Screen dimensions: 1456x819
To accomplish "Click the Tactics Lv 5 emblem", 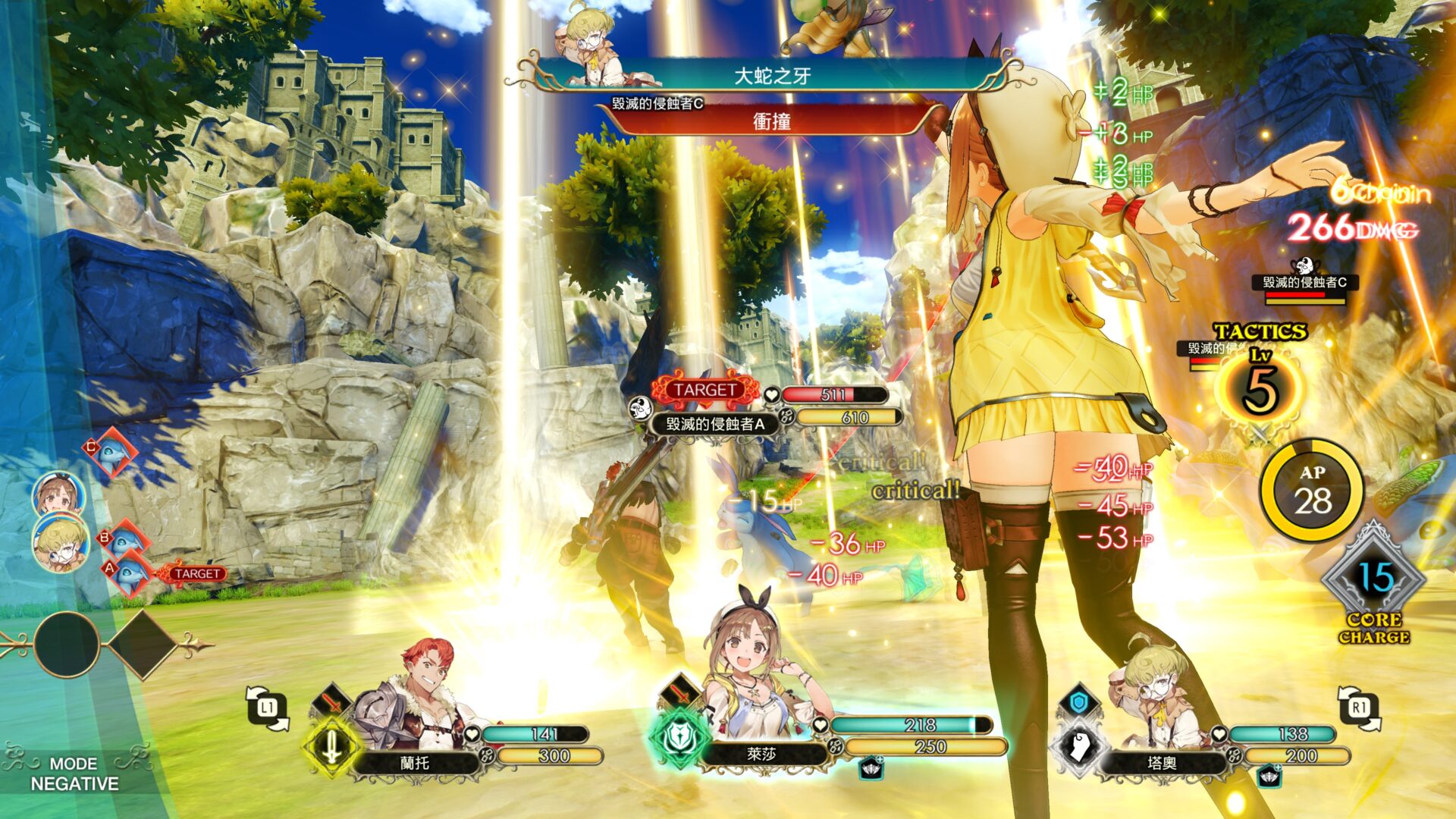I will (1260, 387).
